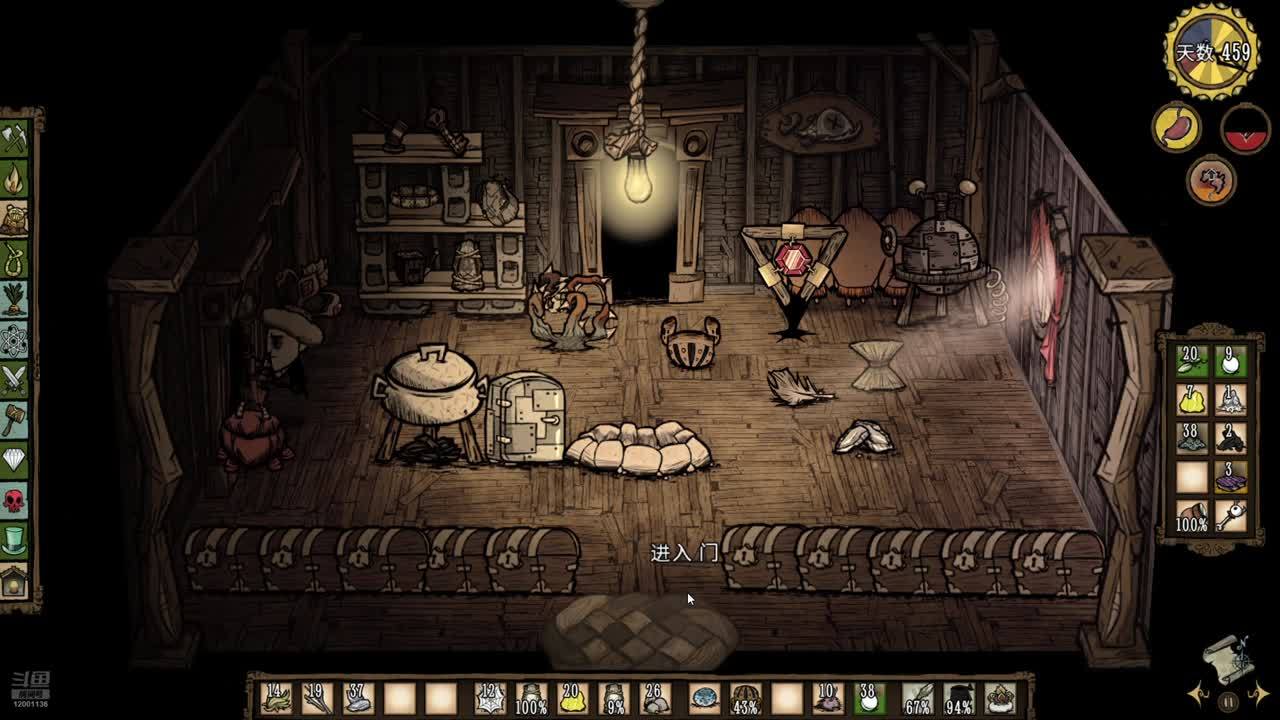Select the 94% black hat slot
Viewport: 1280px width, 720px height.
click(959, 699)
